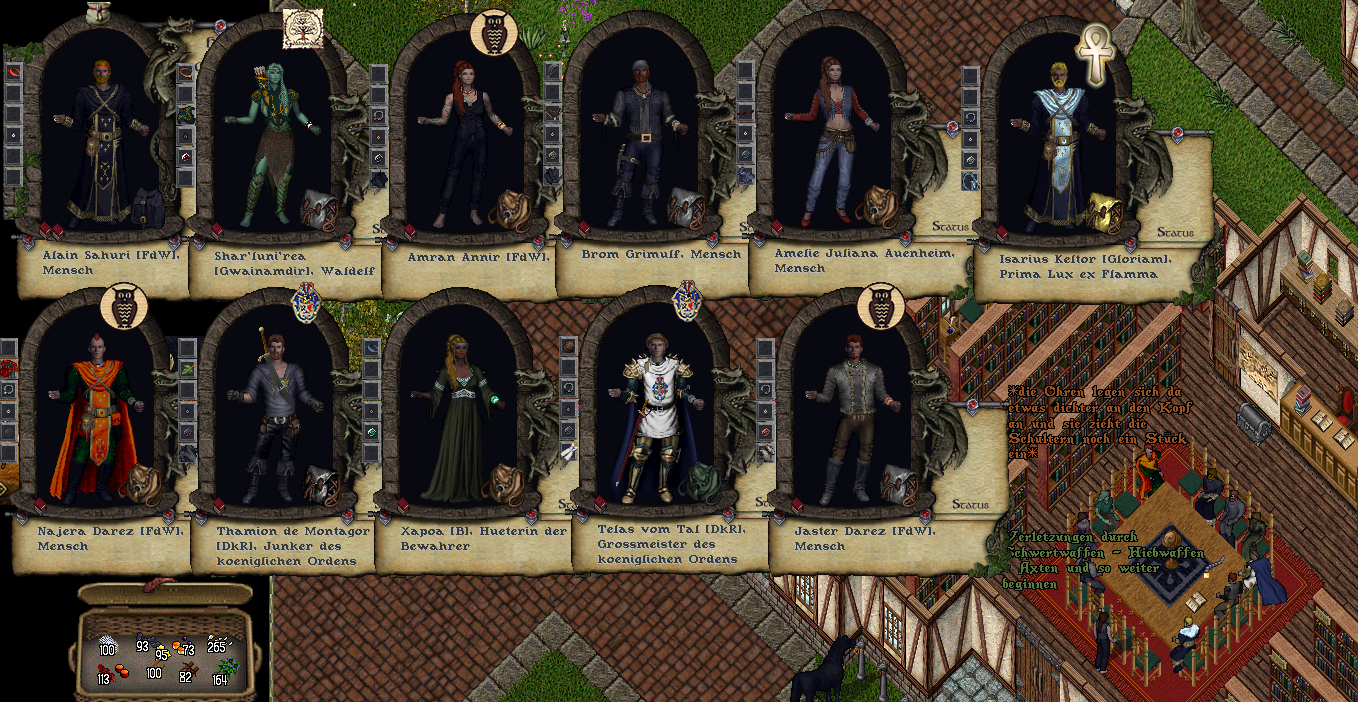Open Xapoa's brown backpack
This screenshot has height=702, width=1358.
coord(502,483)
